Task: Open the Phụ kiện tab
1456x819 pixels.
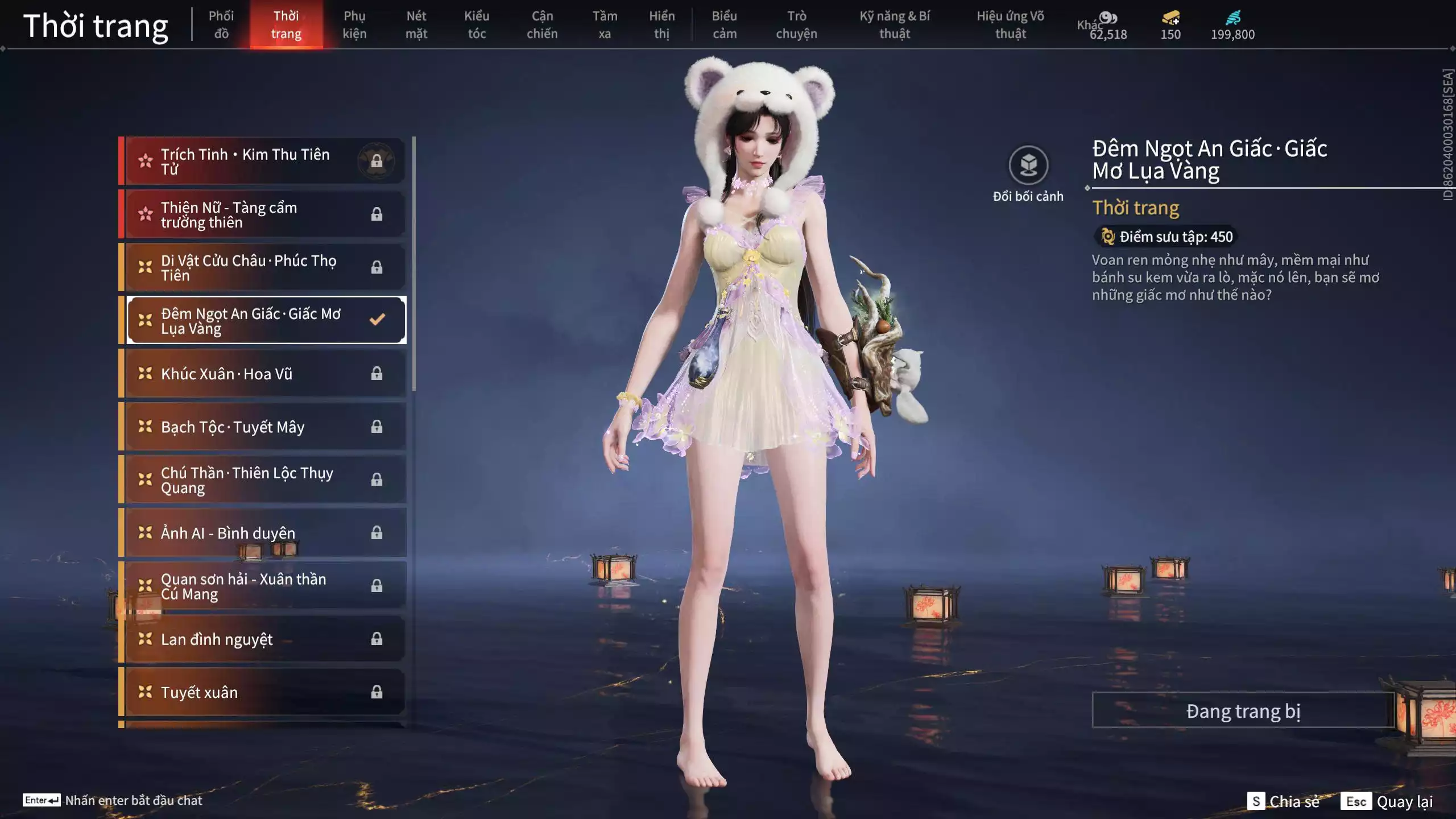Action: [x=354, y=24]
